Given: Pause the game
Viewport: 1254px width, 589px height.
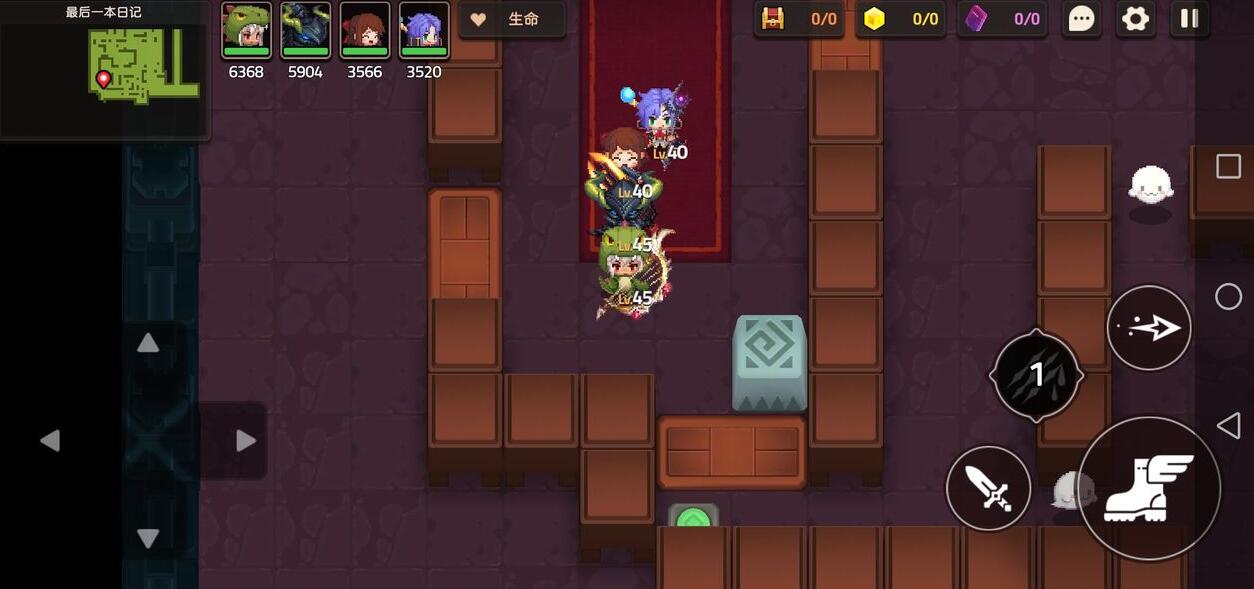Looking at the screenshot, I should (x=1189, y=19).
